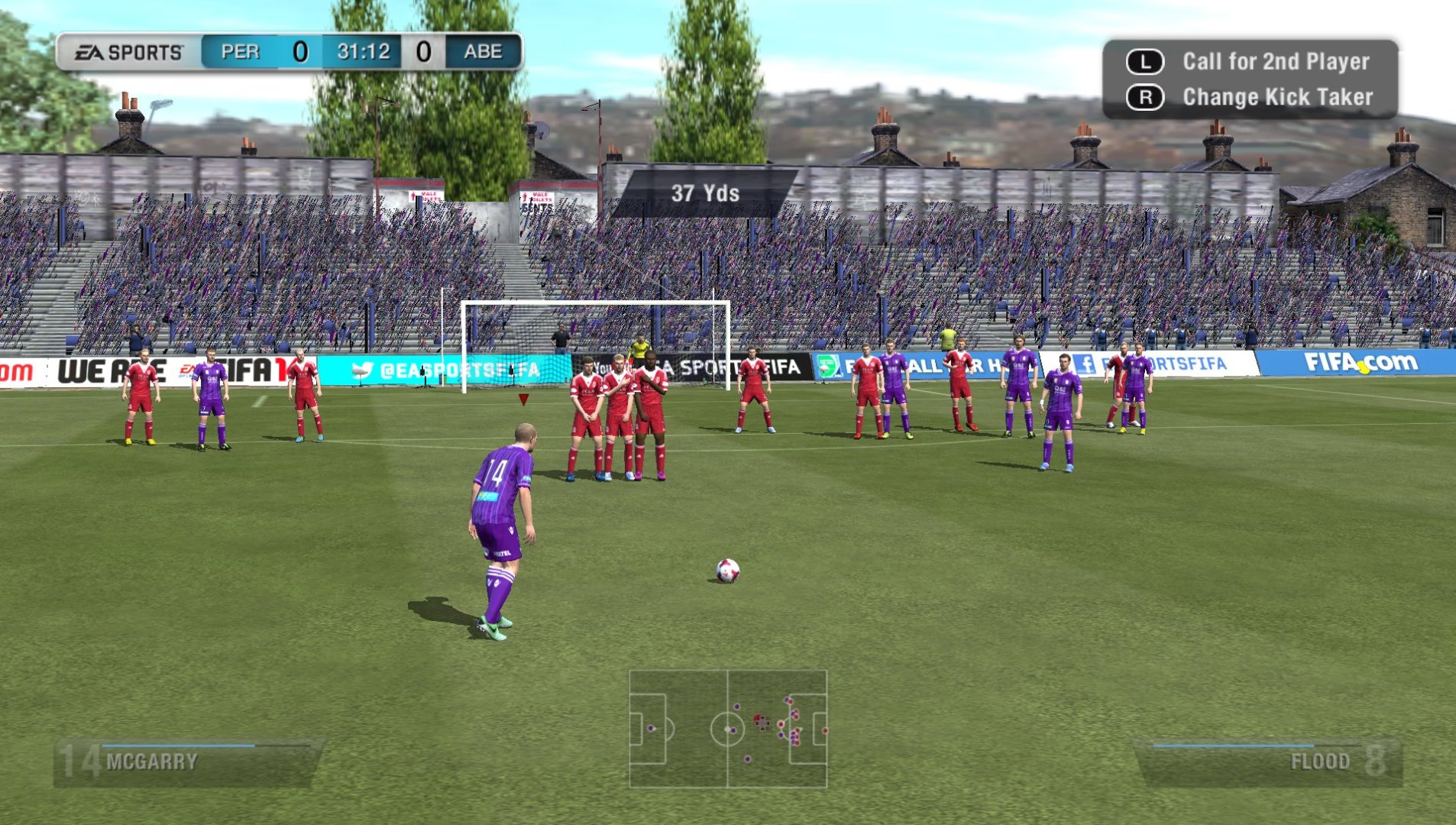This screenshot has width=1456, height=825.
Task: Select the Flood player name panel
Action: tap(1270, 762)
